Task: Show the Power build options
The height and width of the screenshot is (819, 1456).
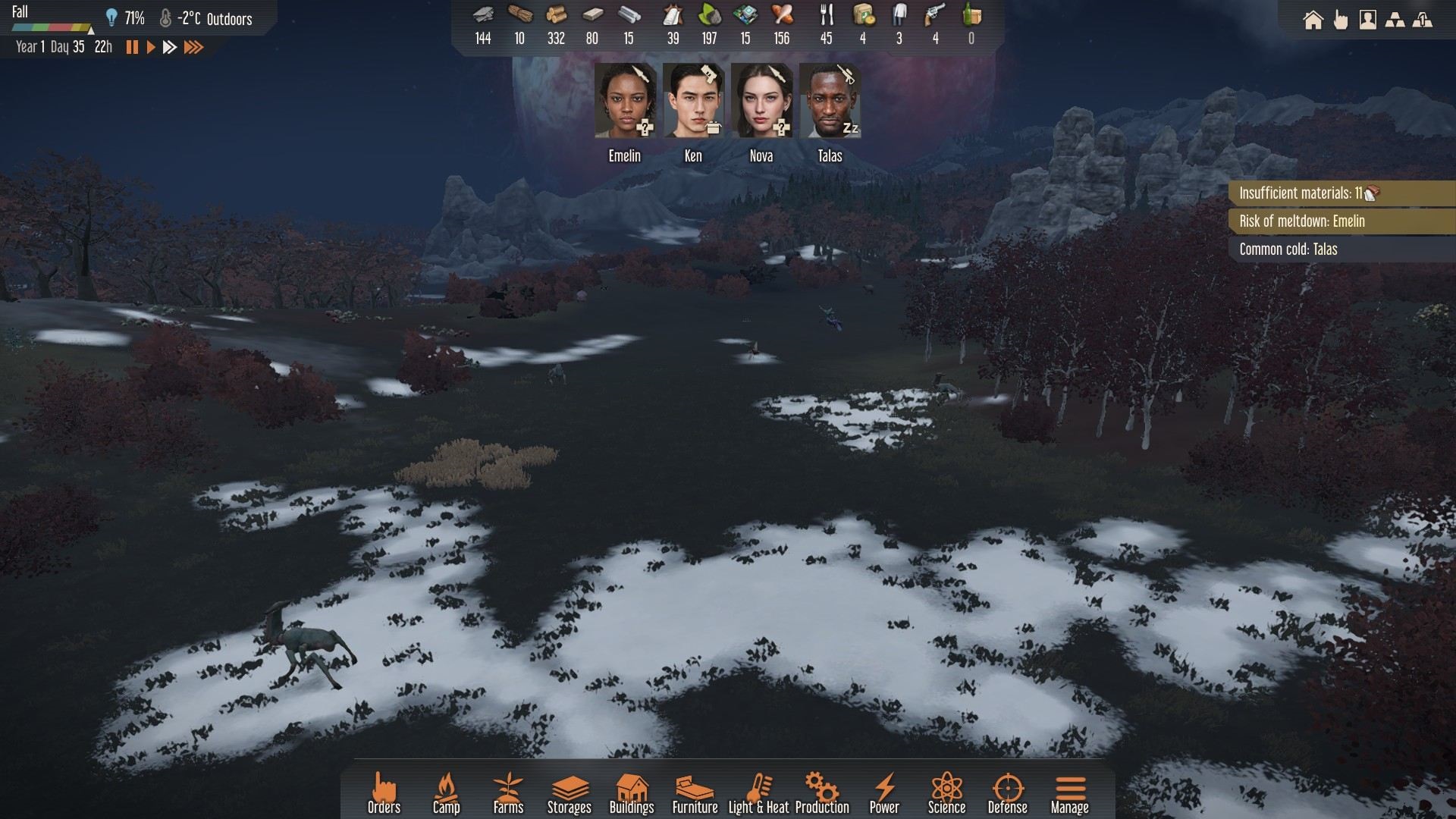Action: click(884, 793)
